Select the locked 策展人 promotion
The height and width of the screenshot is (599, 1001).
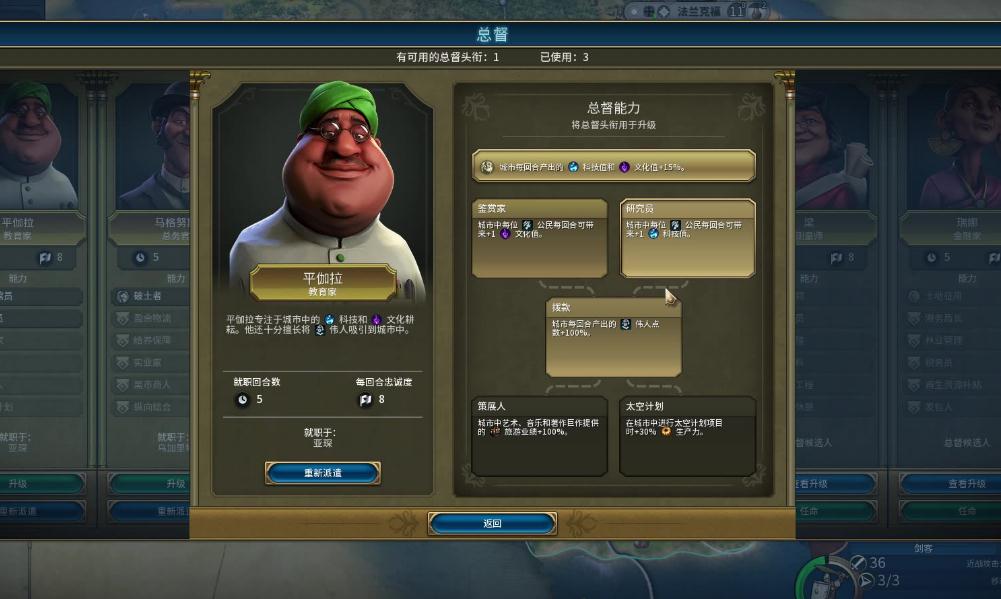point(540,435)
